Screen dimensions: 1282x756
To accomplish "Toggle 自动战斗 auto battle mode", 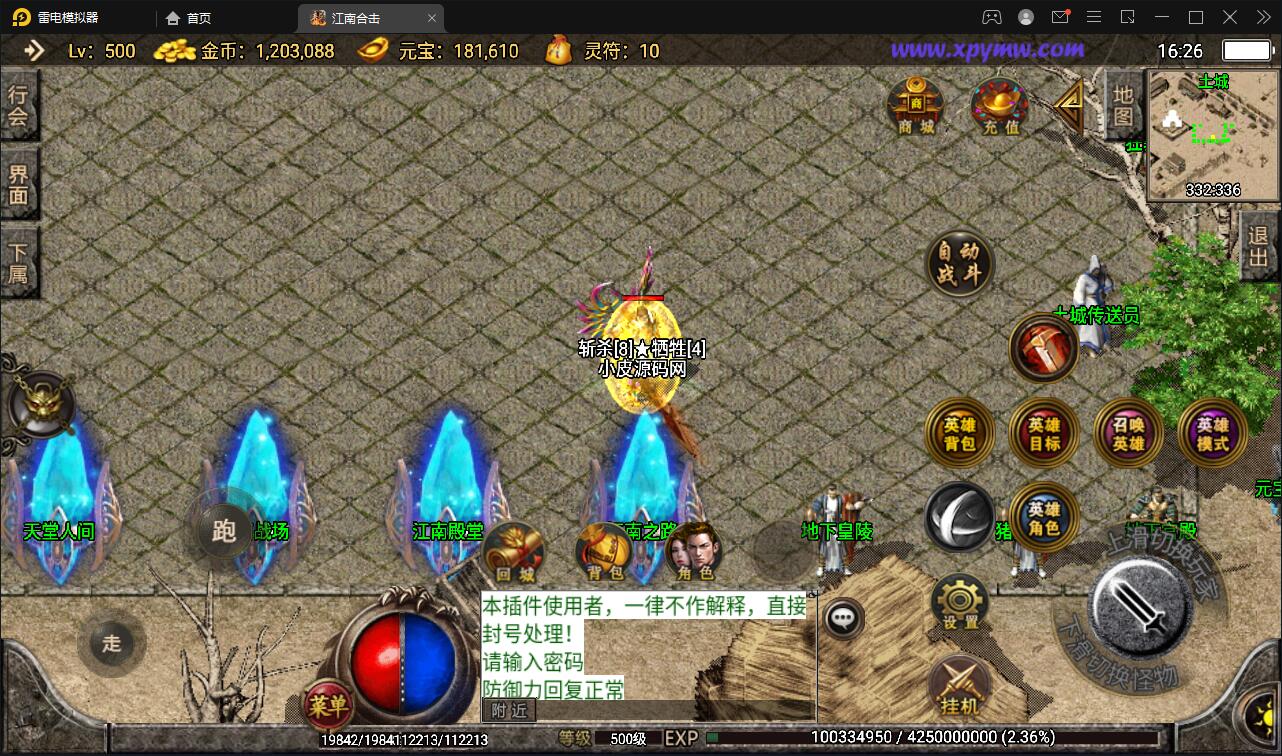I will [959, 263].
